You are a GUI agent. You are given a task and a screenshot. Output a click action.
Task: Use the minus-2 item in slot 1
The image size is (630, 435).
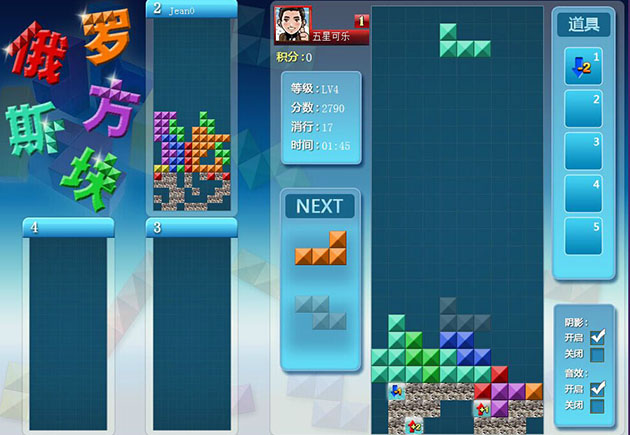click(583, 66)
